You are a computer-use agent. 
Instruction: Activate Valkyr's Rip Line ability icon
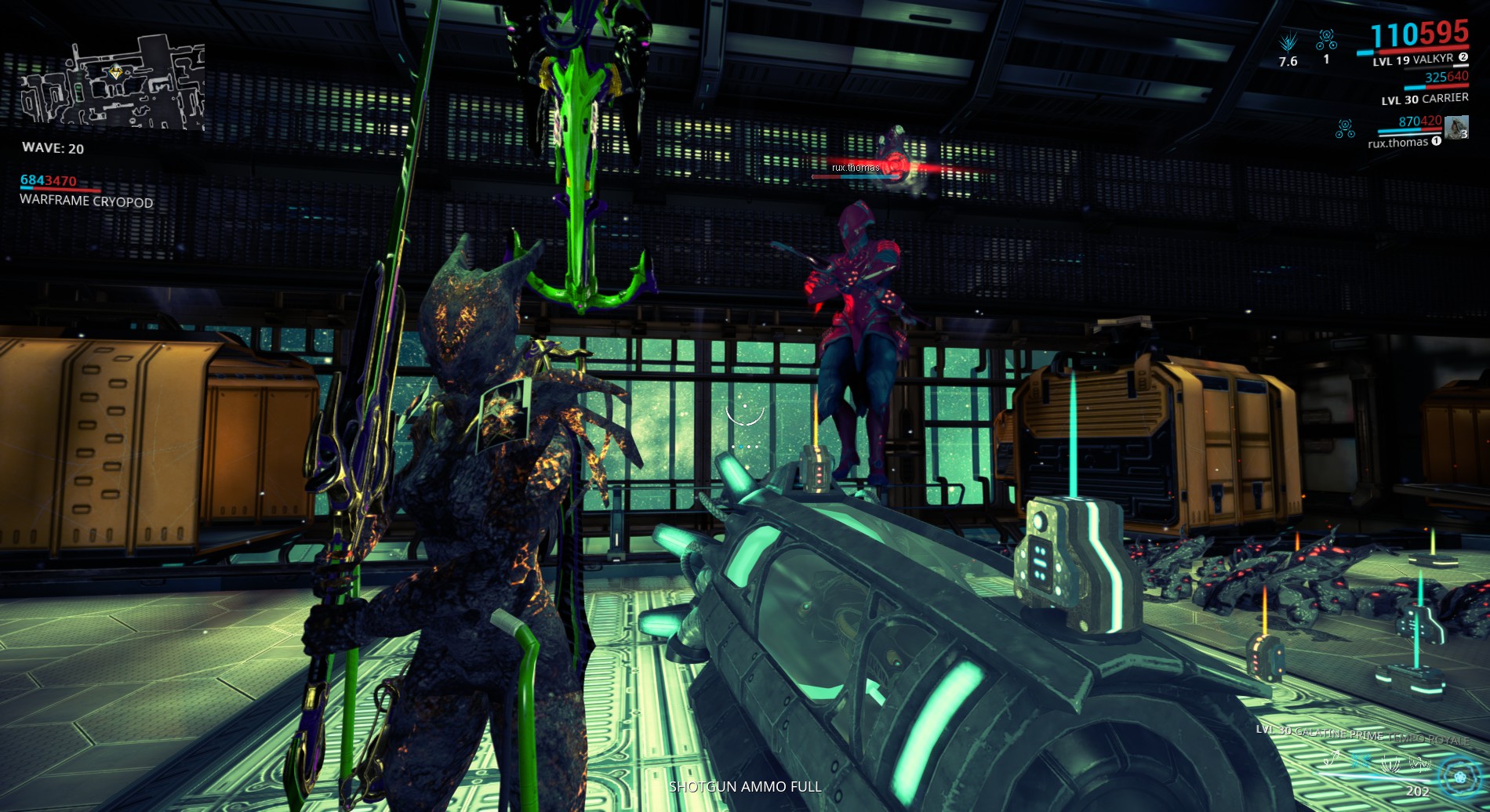point(1332,759)
